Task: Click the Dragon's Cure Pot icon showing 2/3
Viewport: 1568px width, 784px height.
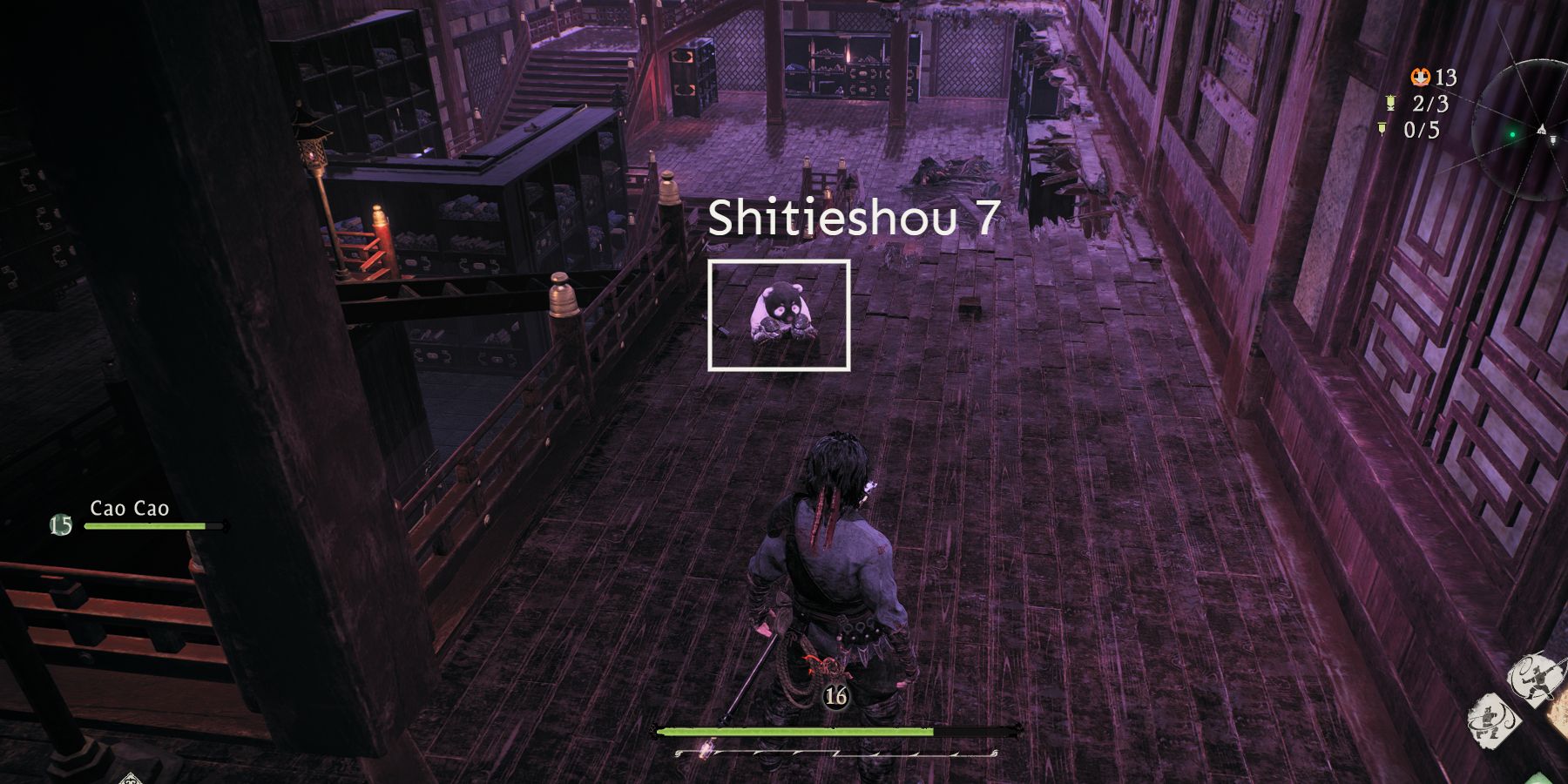Action: pos(1391,103)
